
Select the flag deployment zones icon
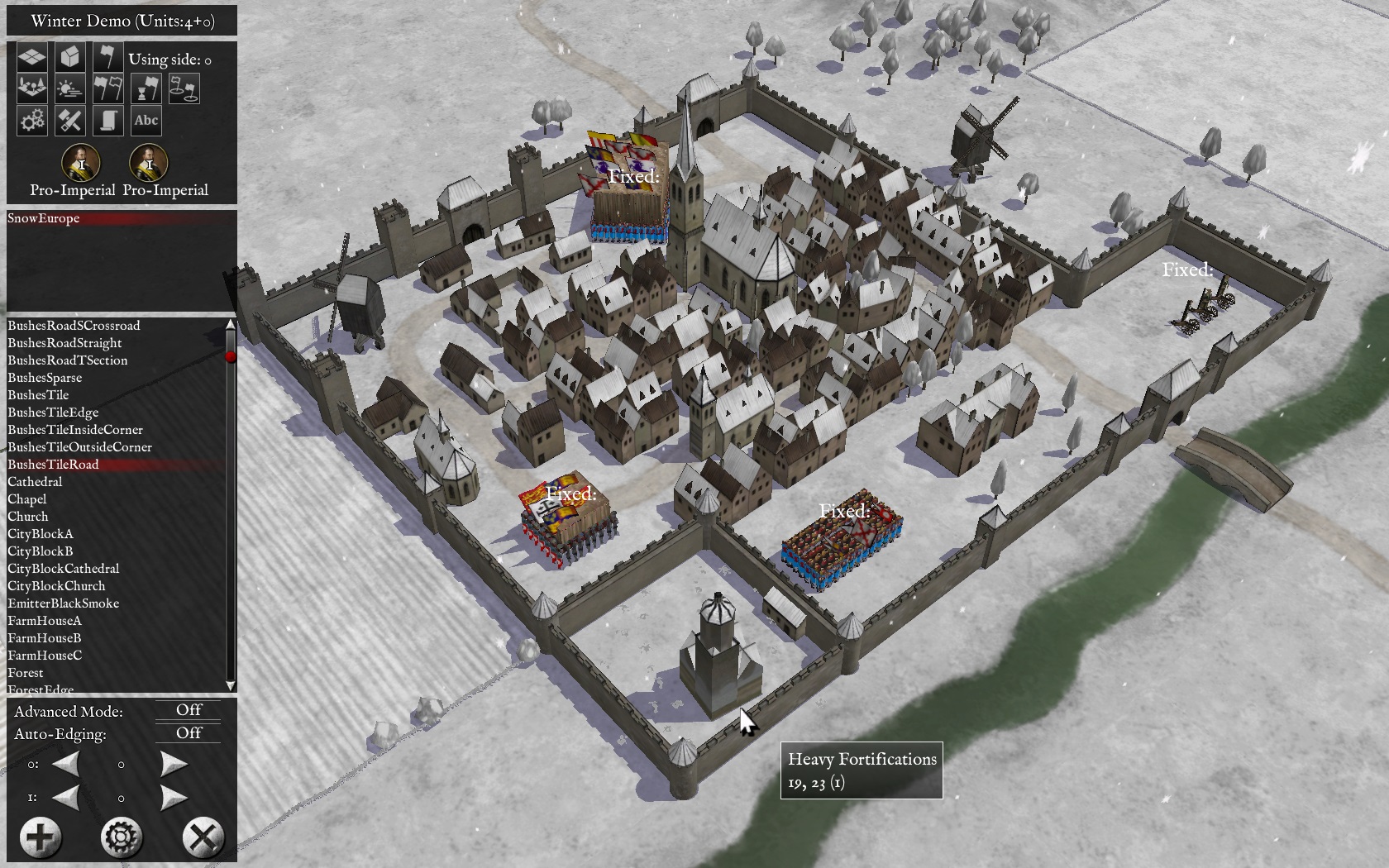184,89
